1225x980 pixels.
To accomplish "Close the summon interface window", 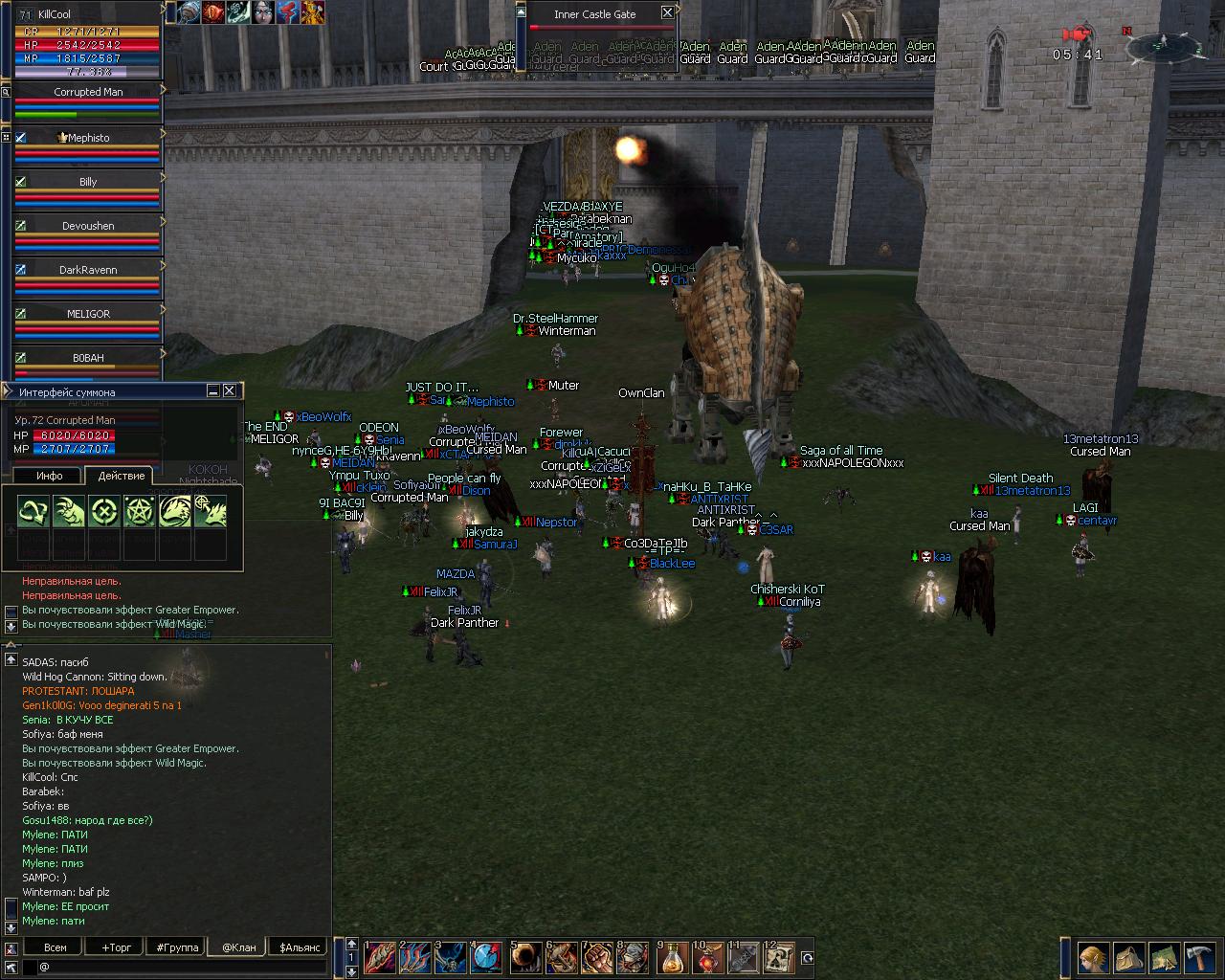I will [x=230, y=390].
